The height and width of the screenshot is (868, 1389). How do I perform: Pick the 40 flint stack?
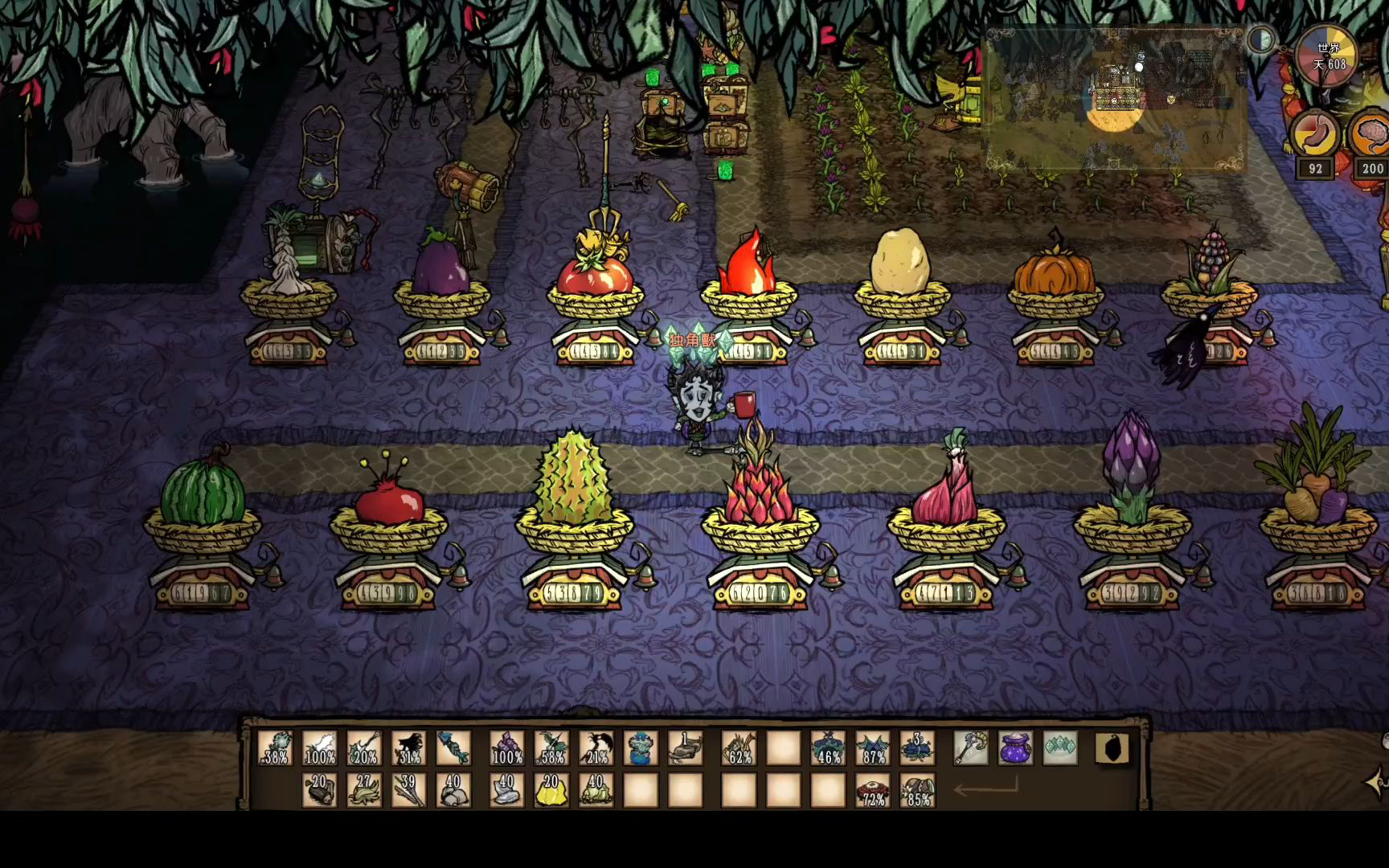click(506, 789)
